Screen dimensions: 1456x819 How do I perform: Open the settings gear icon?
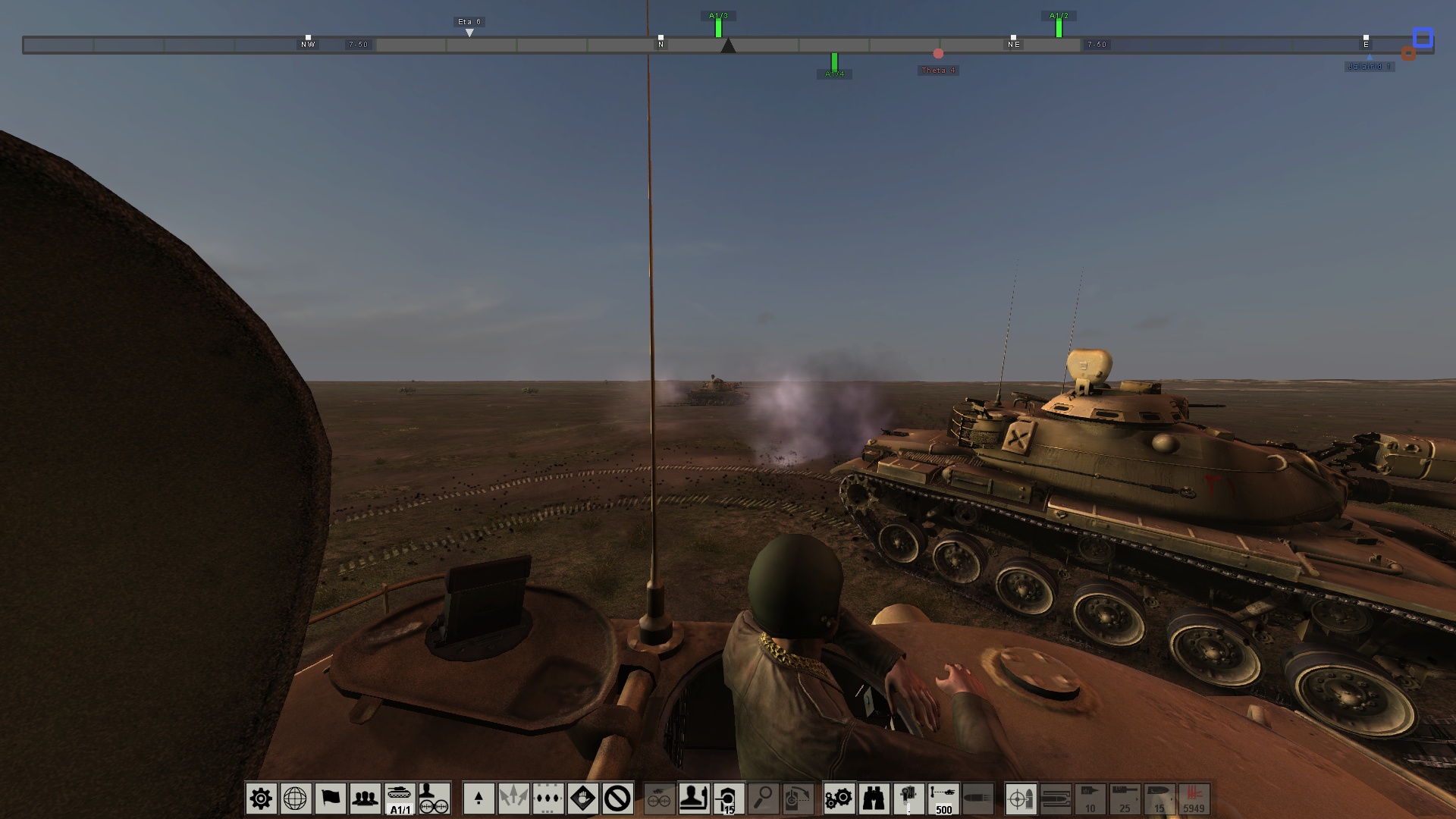(261, 799)
